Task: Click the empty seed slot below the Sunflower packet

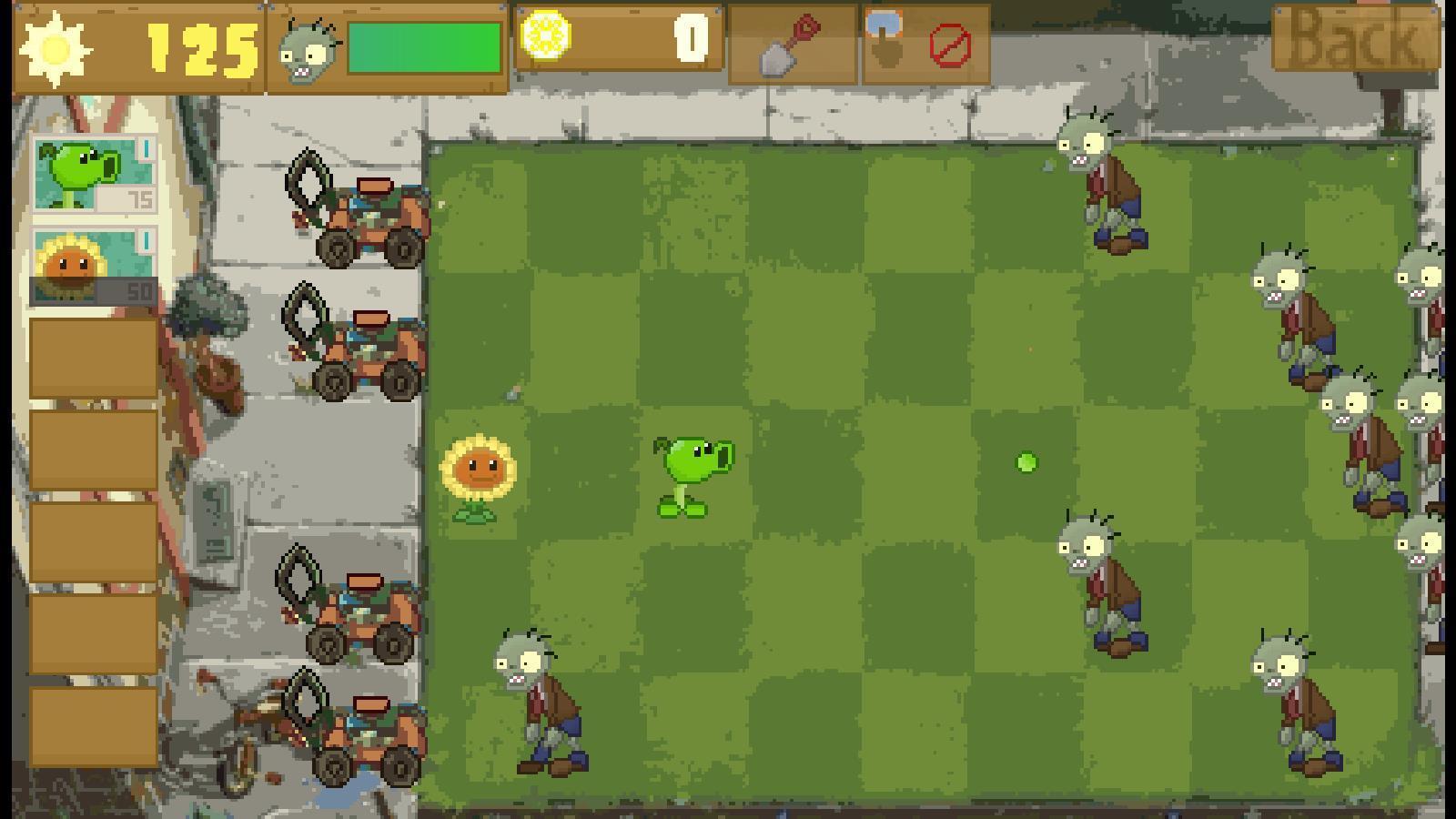Action: click(x=91, y=359)
